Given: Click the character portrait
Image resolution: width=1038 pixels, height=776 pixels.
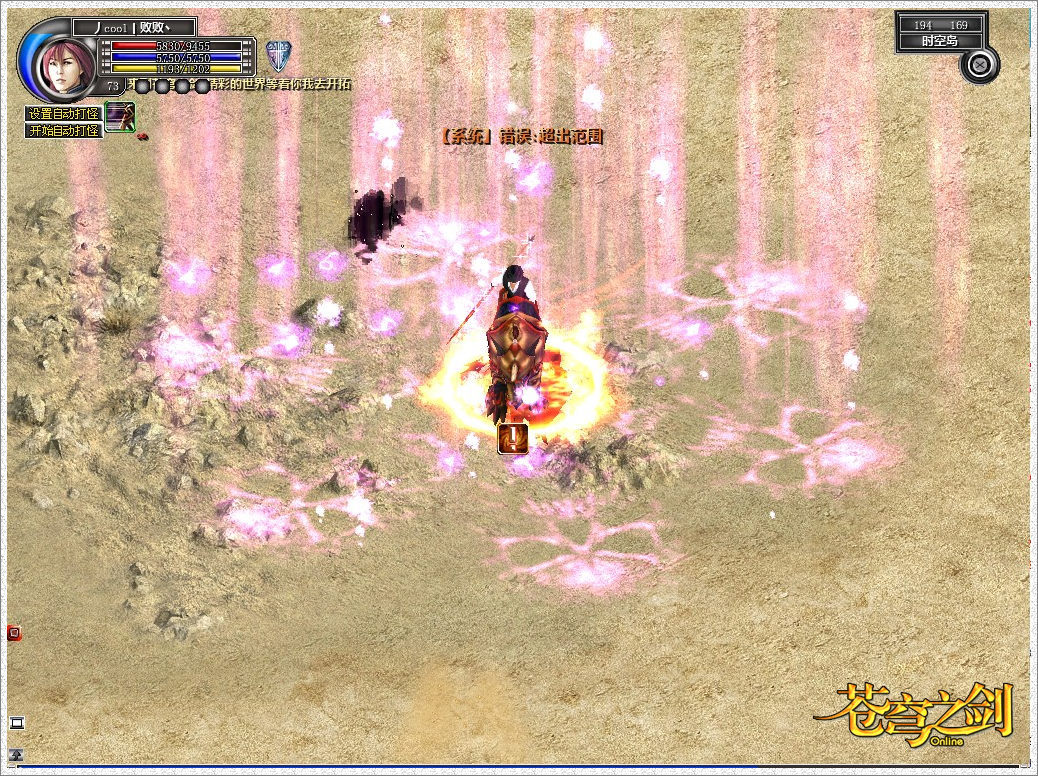Looking at the screenshot, I should pos(65,64).
